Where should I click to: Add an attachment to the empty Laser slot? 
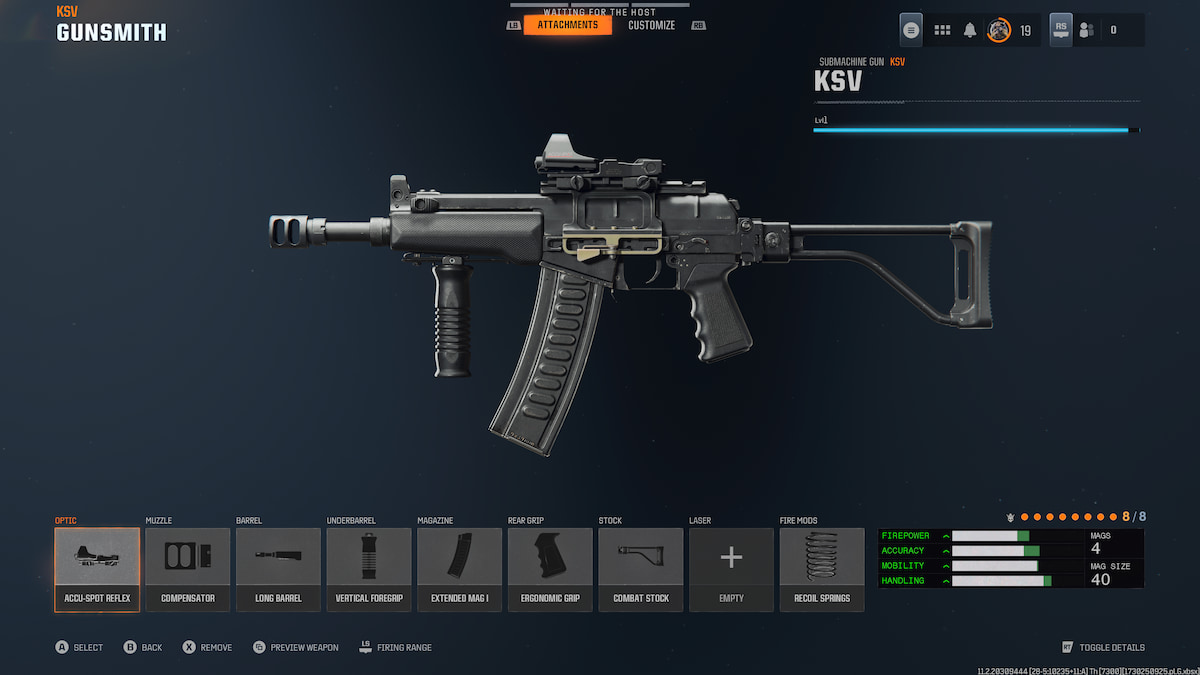click(x=731, y=568)
